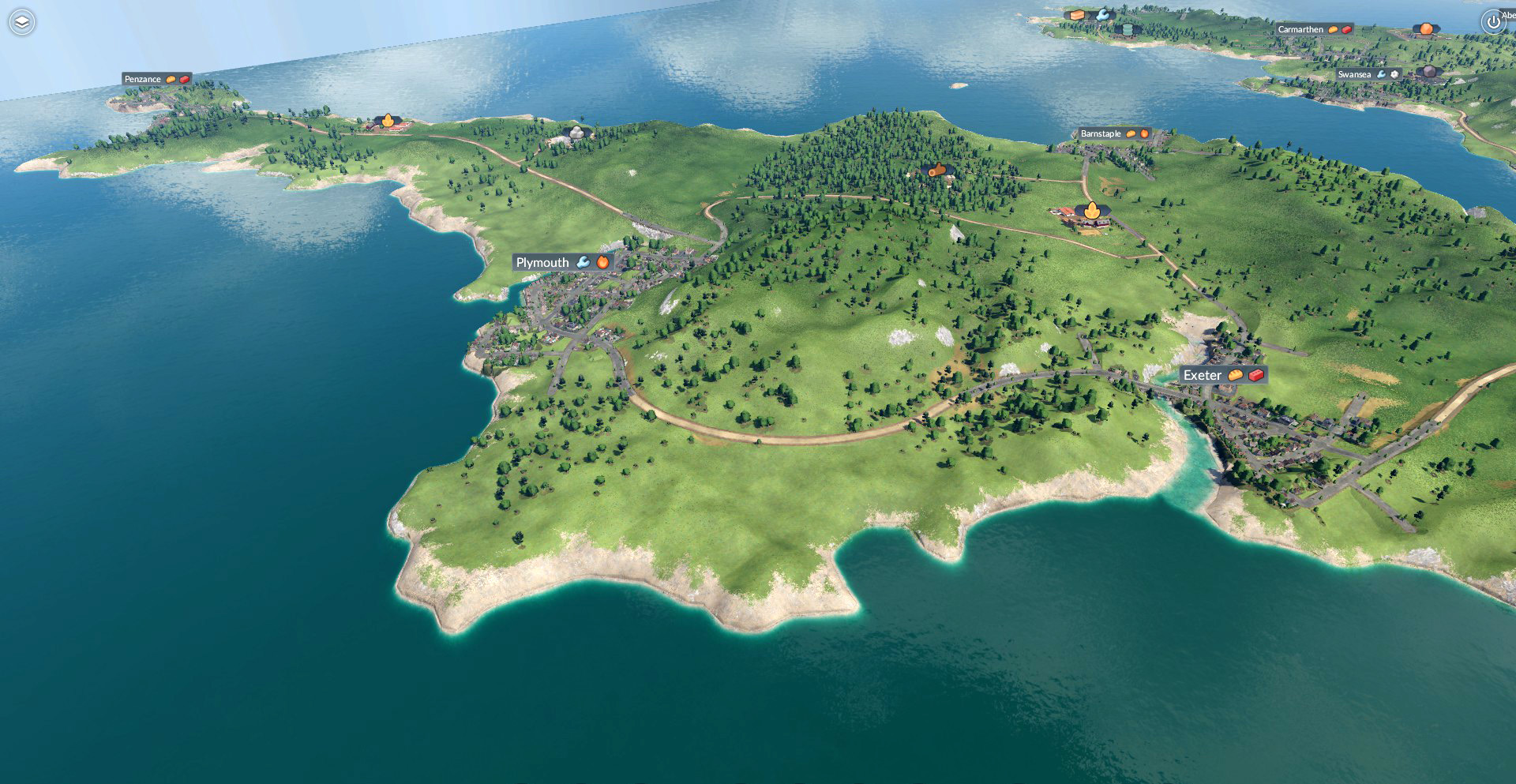Select the Exeter city label
This screenshot has width=1516, height=784.
point(1203,375)
